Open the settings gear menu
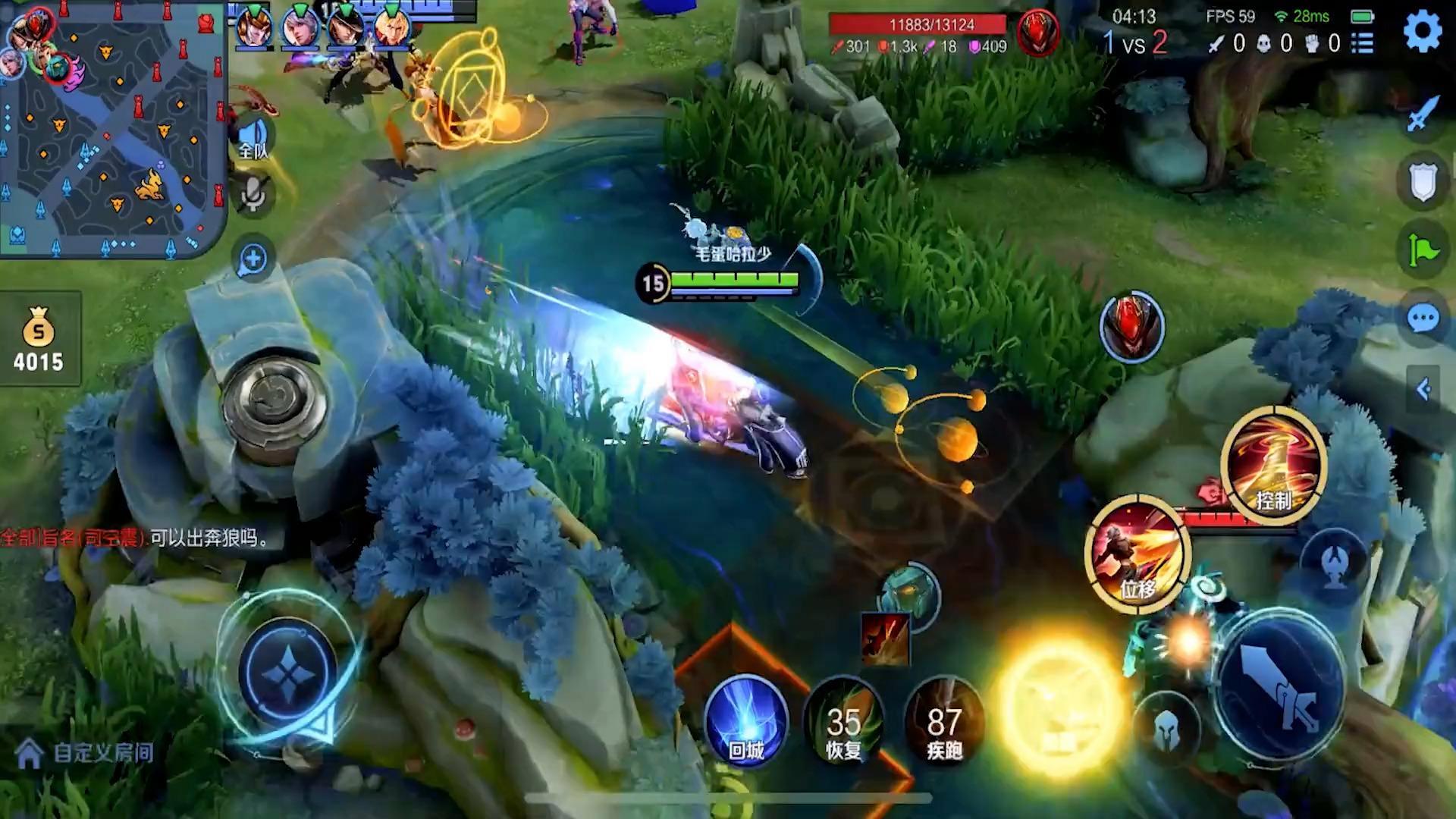The height and width of the screenshot is (819, 1456). click(x=1422, y=33)
